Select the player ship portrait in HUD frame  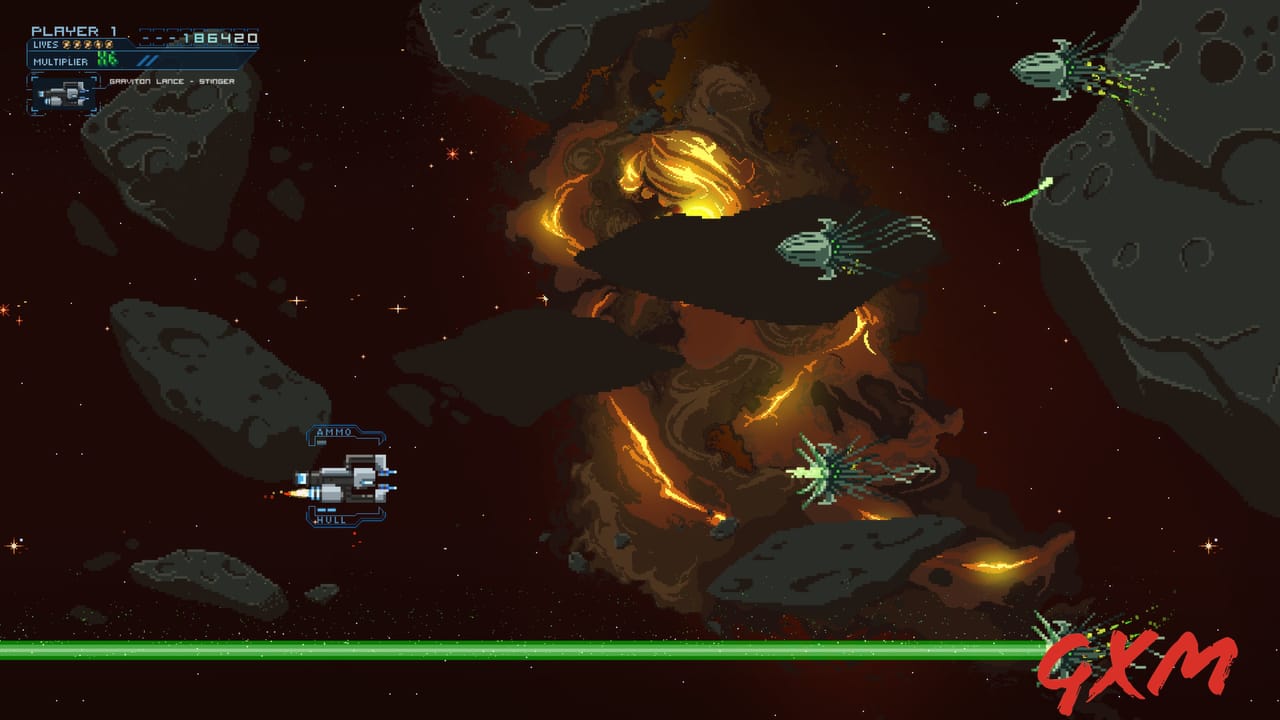click(x=63, y=94)
